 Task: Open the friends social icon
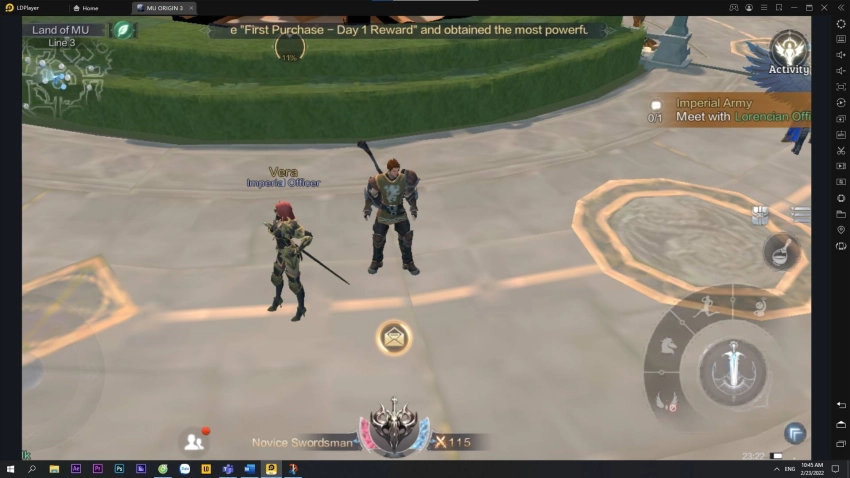193,440
